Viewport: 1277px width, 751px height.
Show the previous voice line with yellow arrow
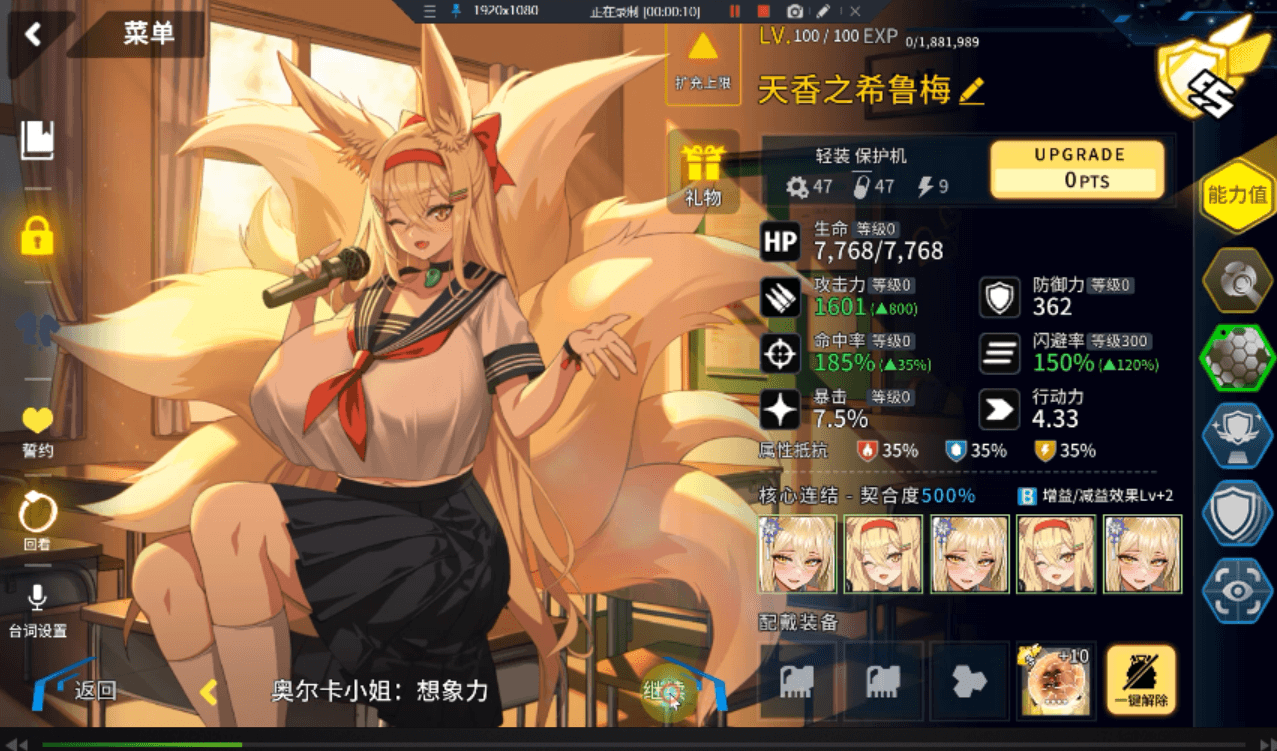tap(209, 691)
